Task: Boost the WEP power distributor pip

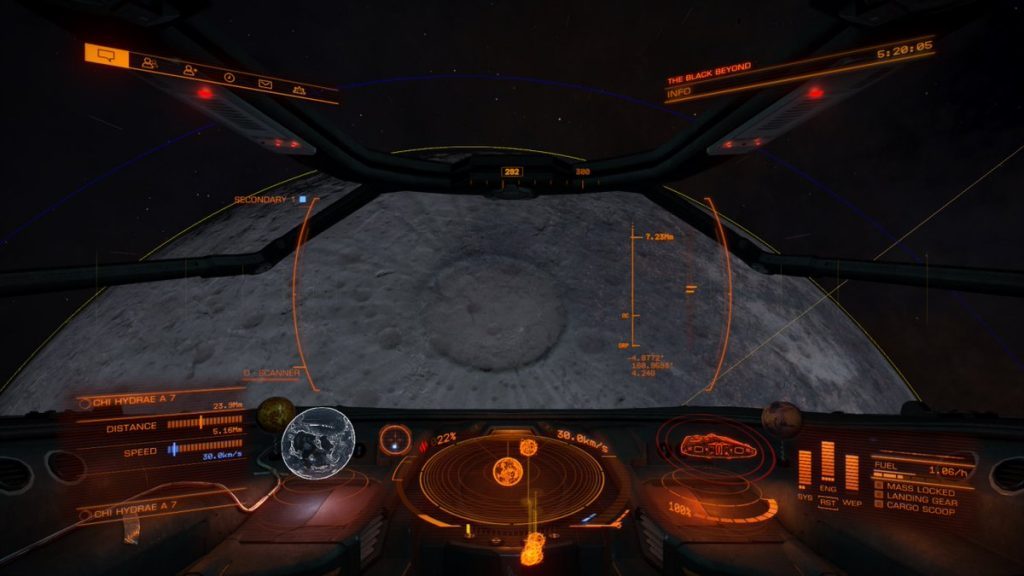Action: point(852,472)
